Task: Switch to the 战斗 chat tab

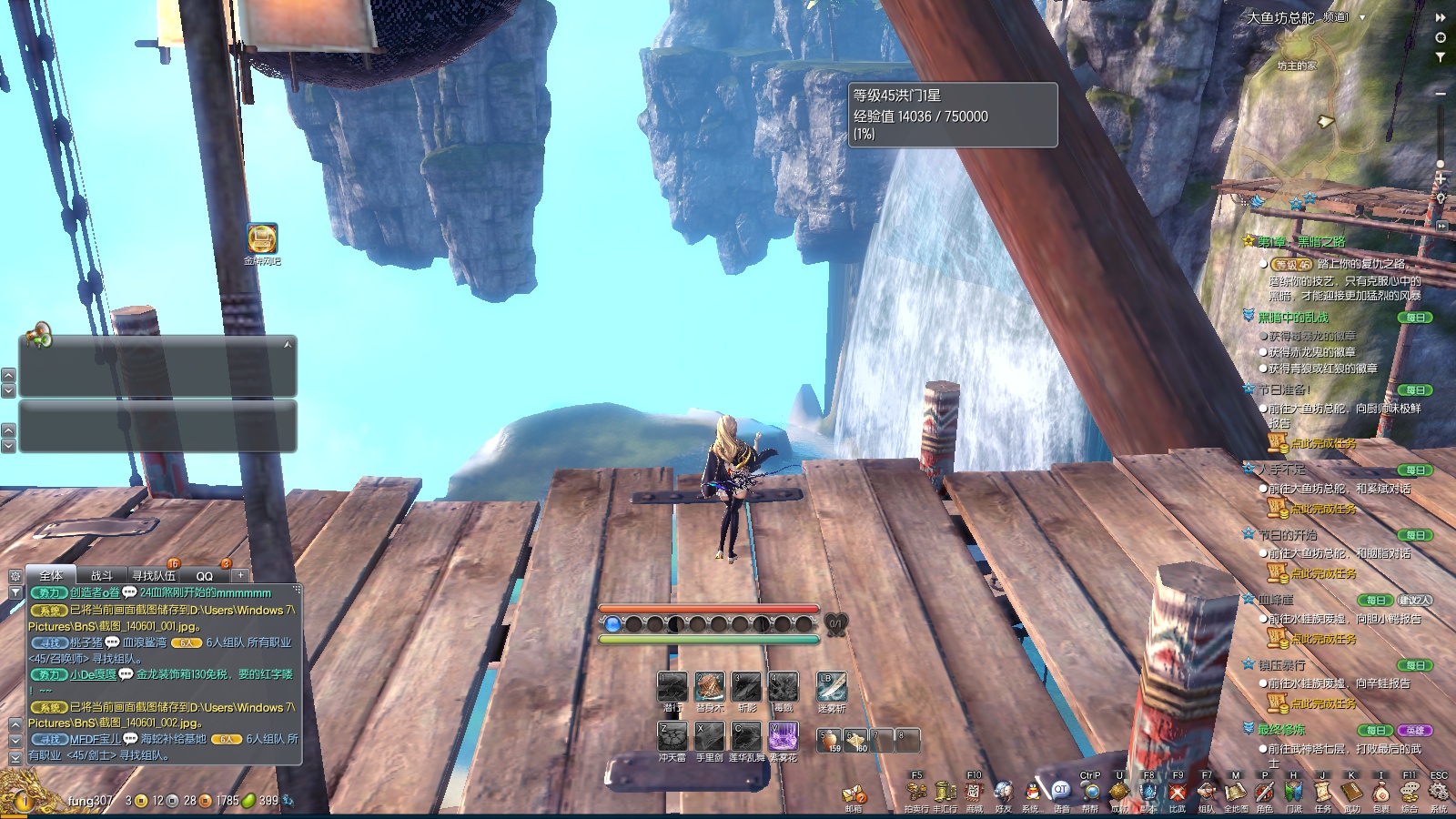Action: pos(102,576)
